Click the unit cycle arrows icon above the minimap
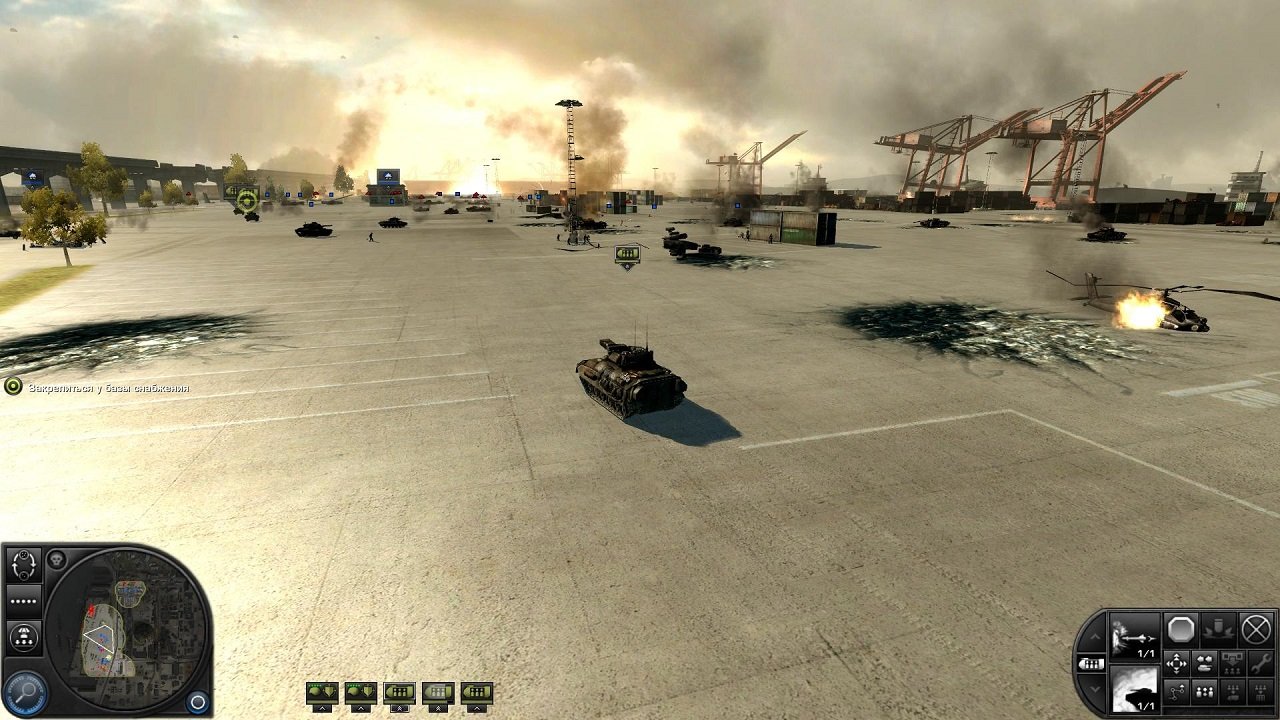Image resolution: width=1280 pixels, height=720 pixels. tap(24, 564)
